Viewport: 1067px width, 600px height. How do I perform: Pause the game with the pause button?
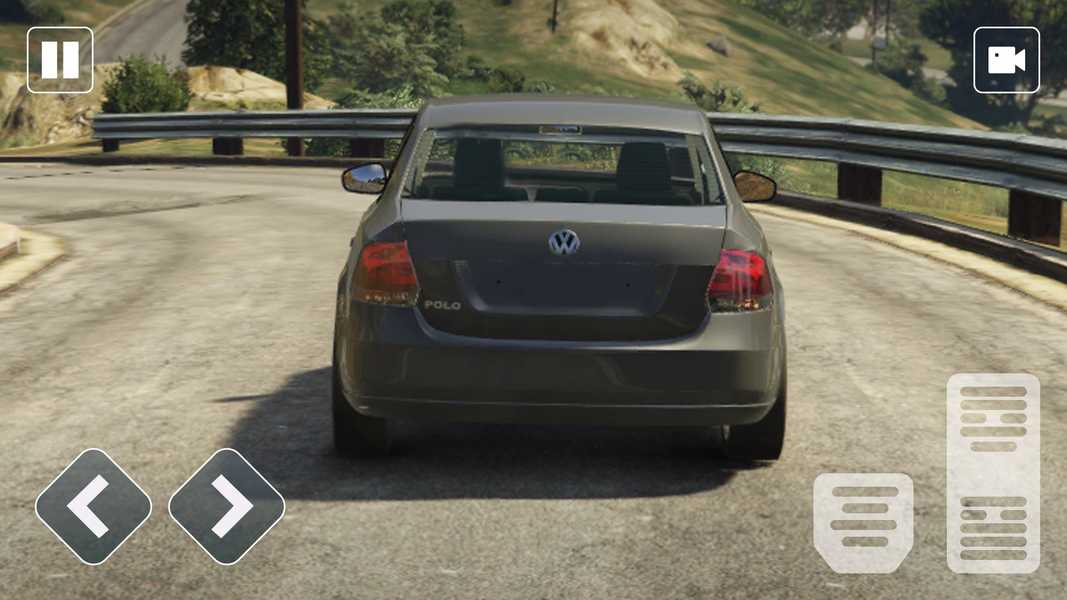60,60
